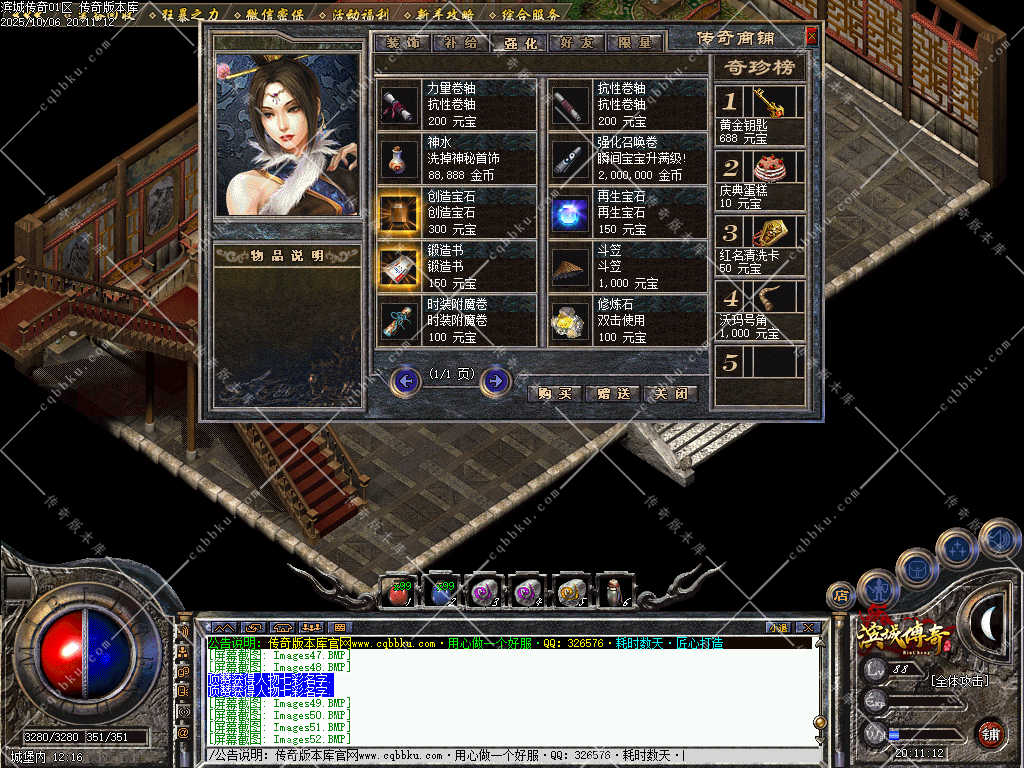The height and width of the screenshot is (768, 1024).
Task: Click the 赠送 gift button
Action: pyautogui.click(x=611, y=393)
